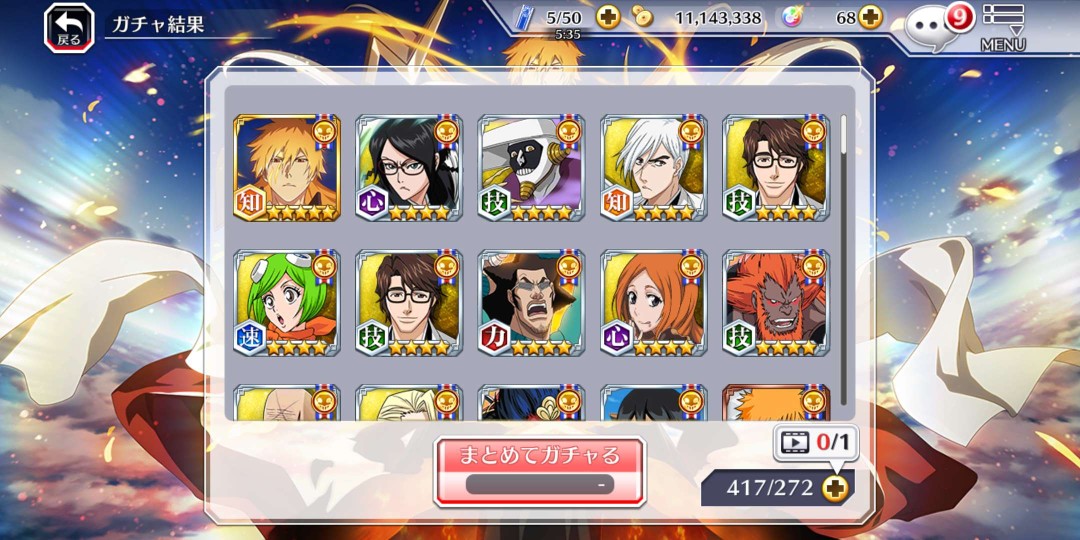Screen dimensions: 1080x540
Task: Add spirit orbs with the plus button
Action: 871,17
